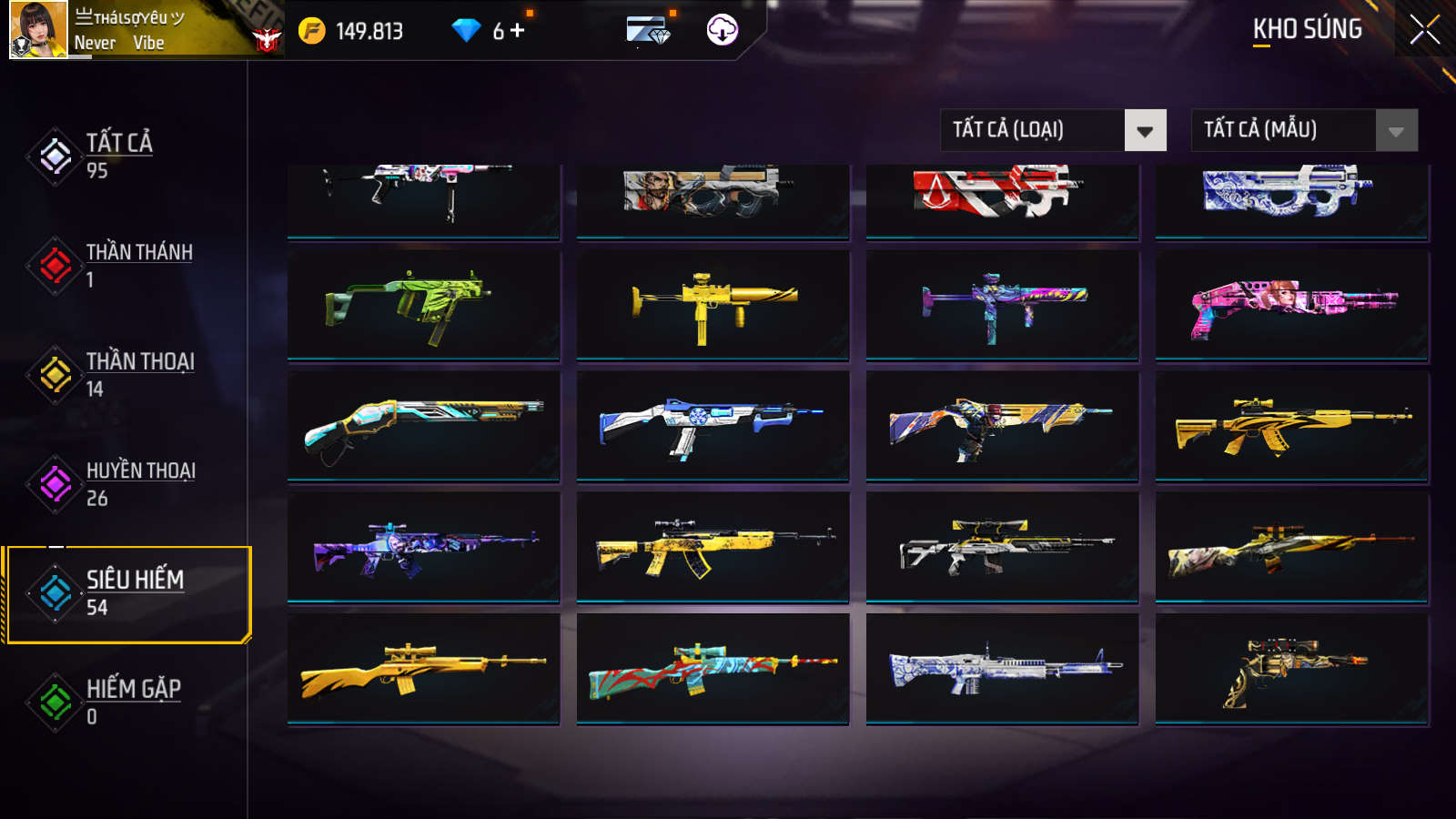This screenshot has width=1456, height=819.
Task: Choose the blue-white porcelain machine gun skin
Action: (x=1002, y=670)
